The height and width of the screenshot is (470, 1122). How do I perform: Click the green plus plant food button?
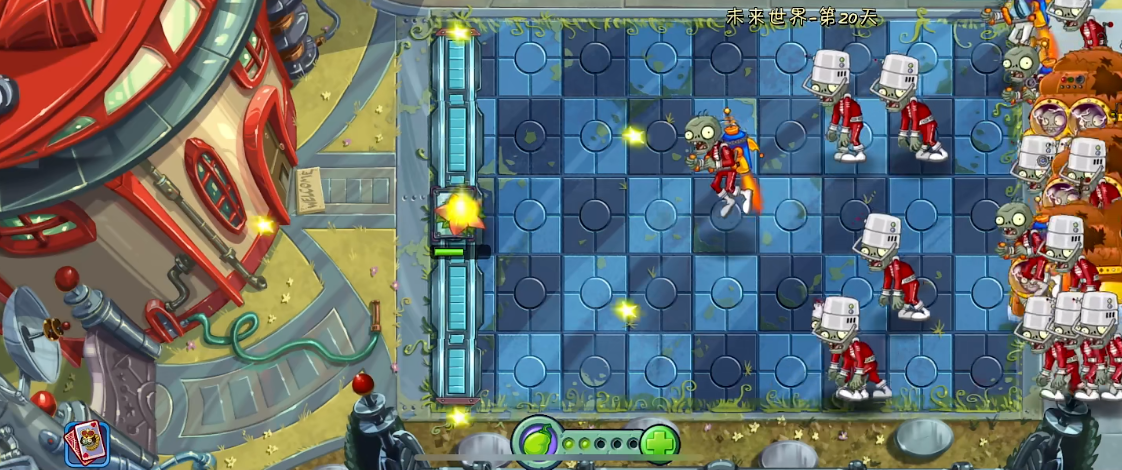pos(659,442)
